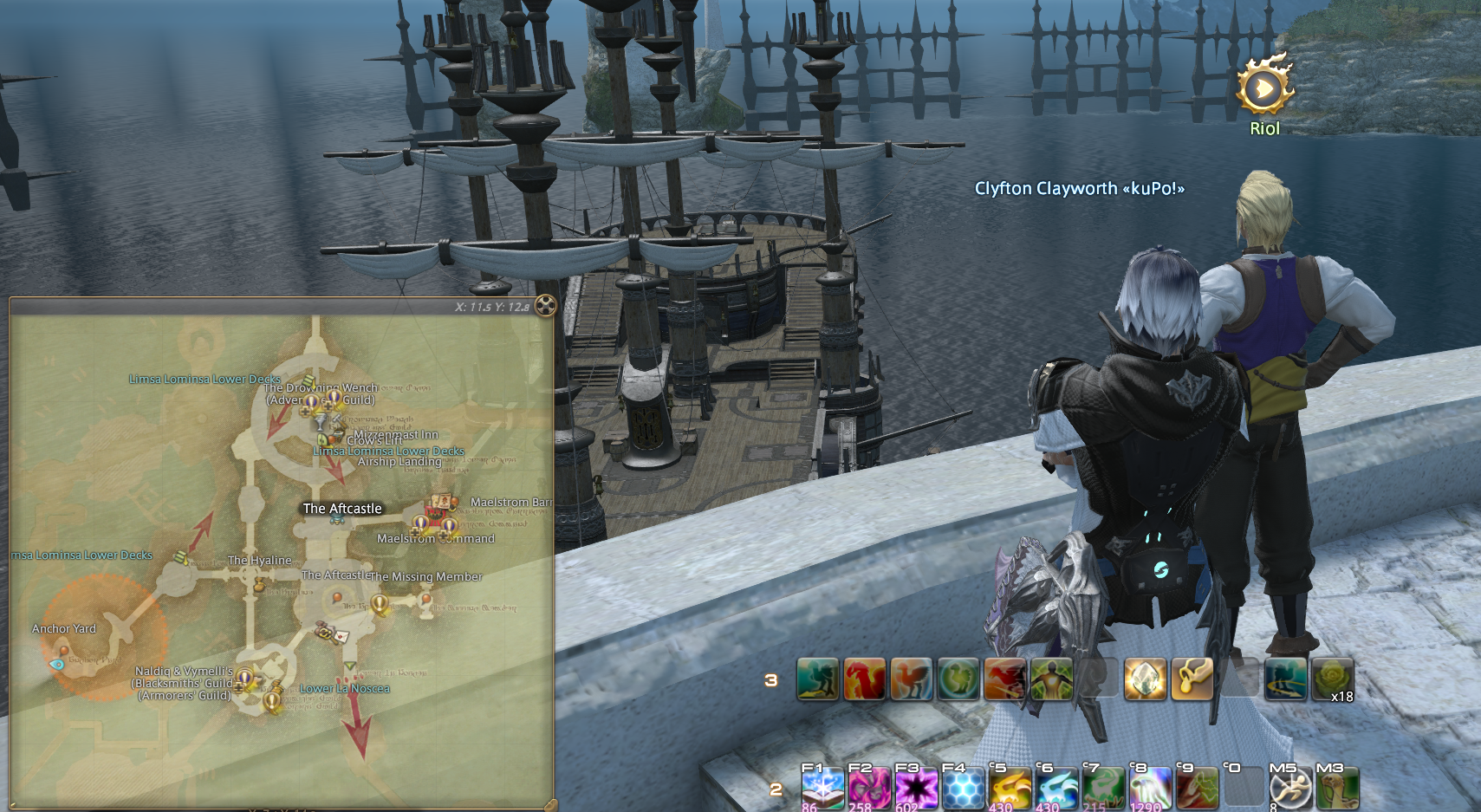Click the mail moogle icon on the map

pos(341,636)
